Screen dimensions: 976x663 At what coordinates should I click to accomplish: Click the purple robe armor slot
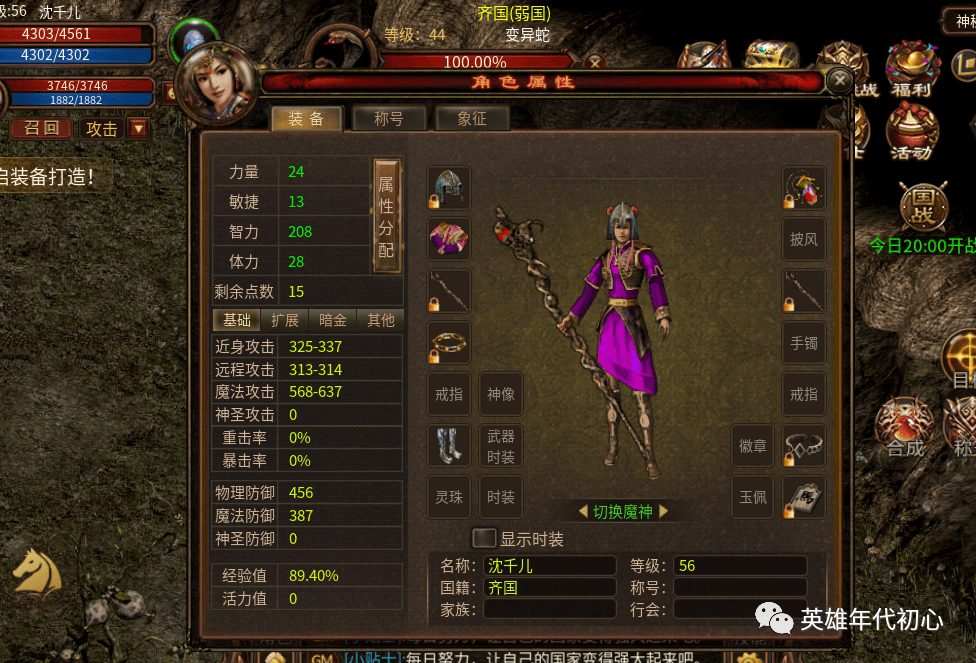[449, 239]
